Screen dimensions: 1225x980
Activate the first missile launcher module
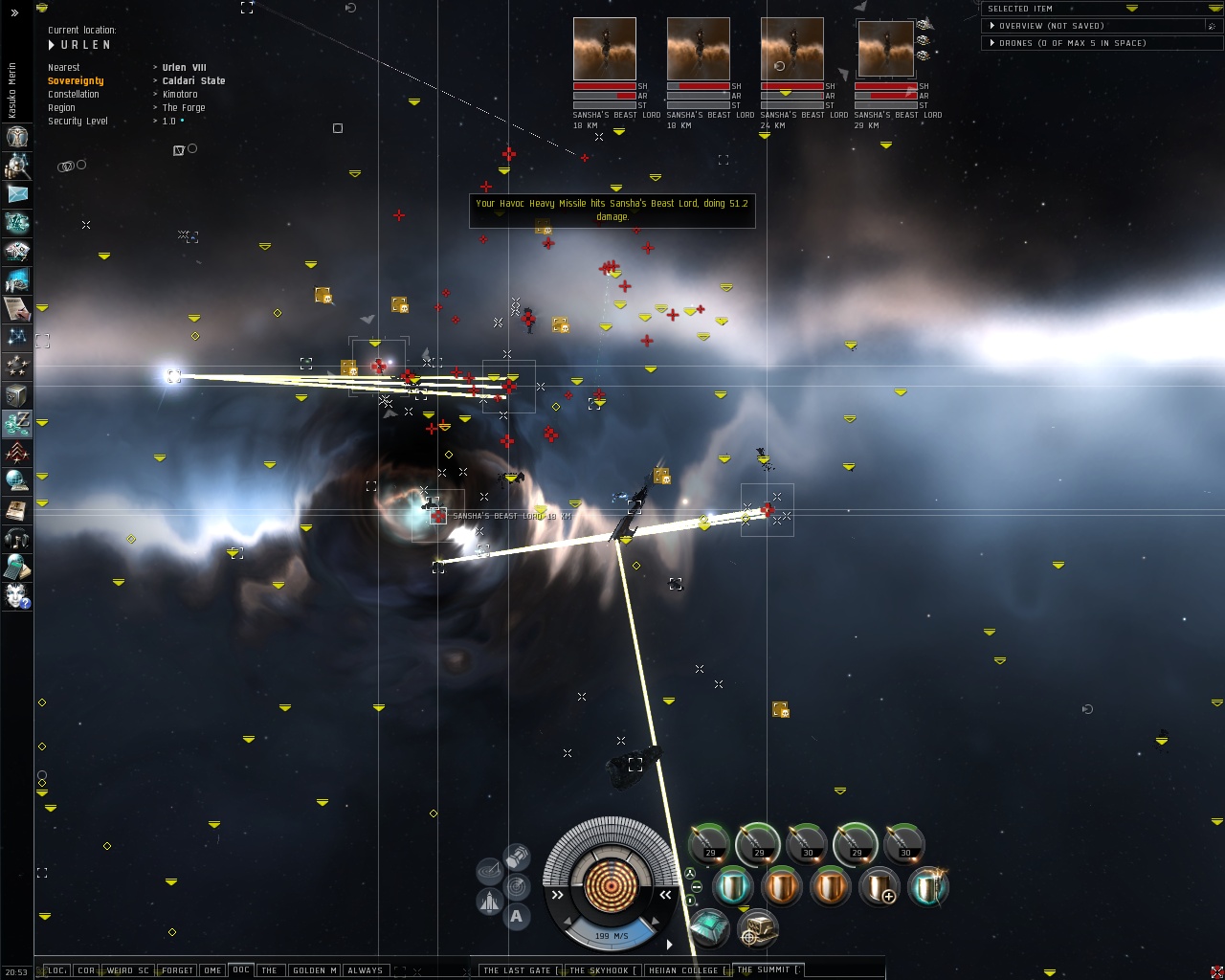[709, 843]
